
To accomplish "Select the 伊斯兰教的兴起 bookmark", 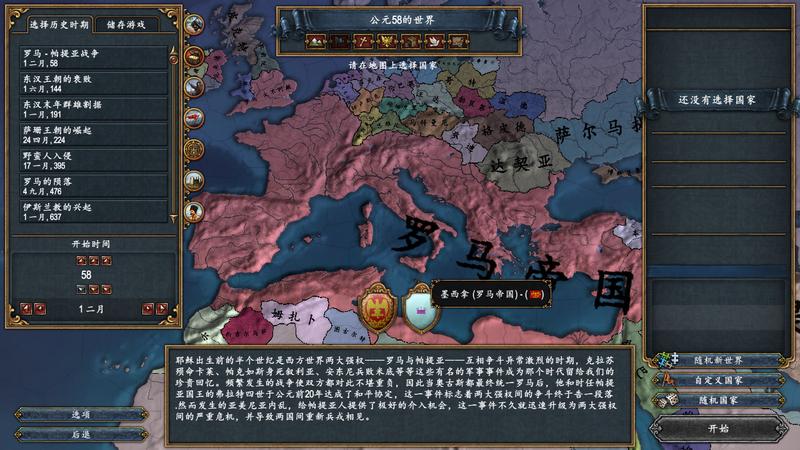I will pyautogui.click(x=94, y=213).
